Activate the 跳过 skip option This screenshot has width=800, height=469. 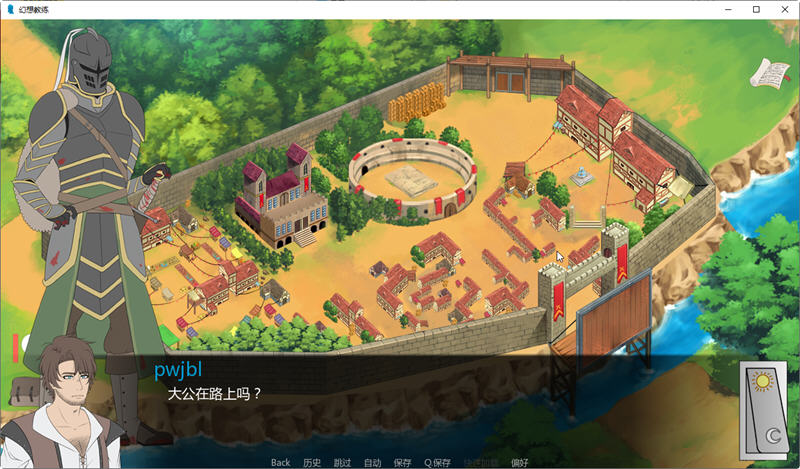tap(342, 463)
